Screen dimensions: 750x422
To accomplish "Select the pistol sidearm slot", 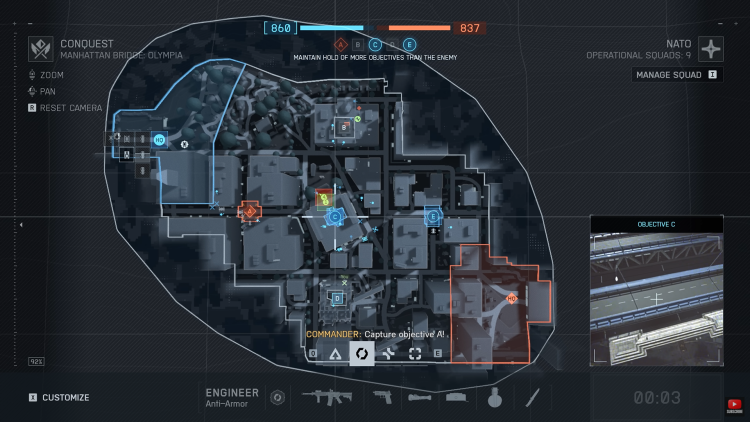I will [382, 397].
